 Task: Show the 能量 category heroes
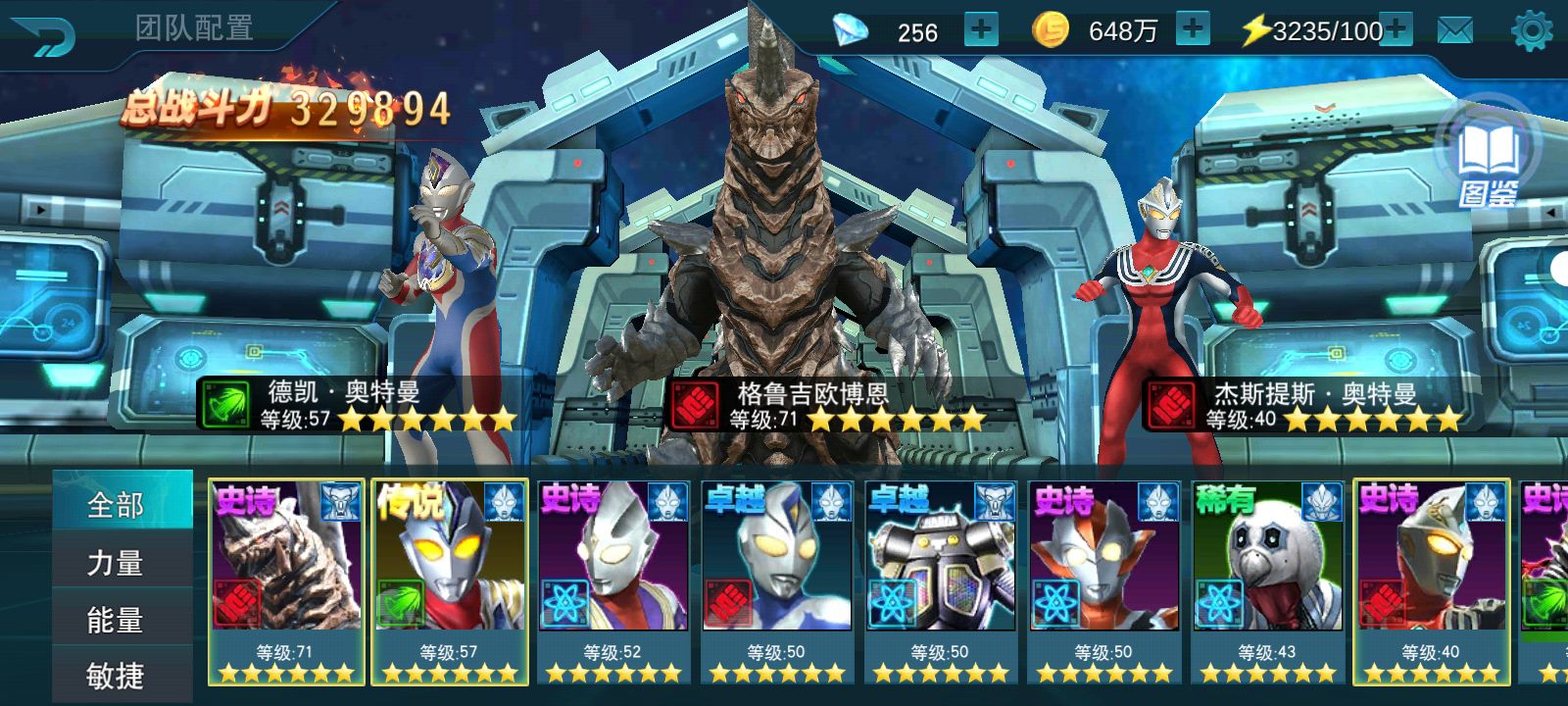click(117, 619)
